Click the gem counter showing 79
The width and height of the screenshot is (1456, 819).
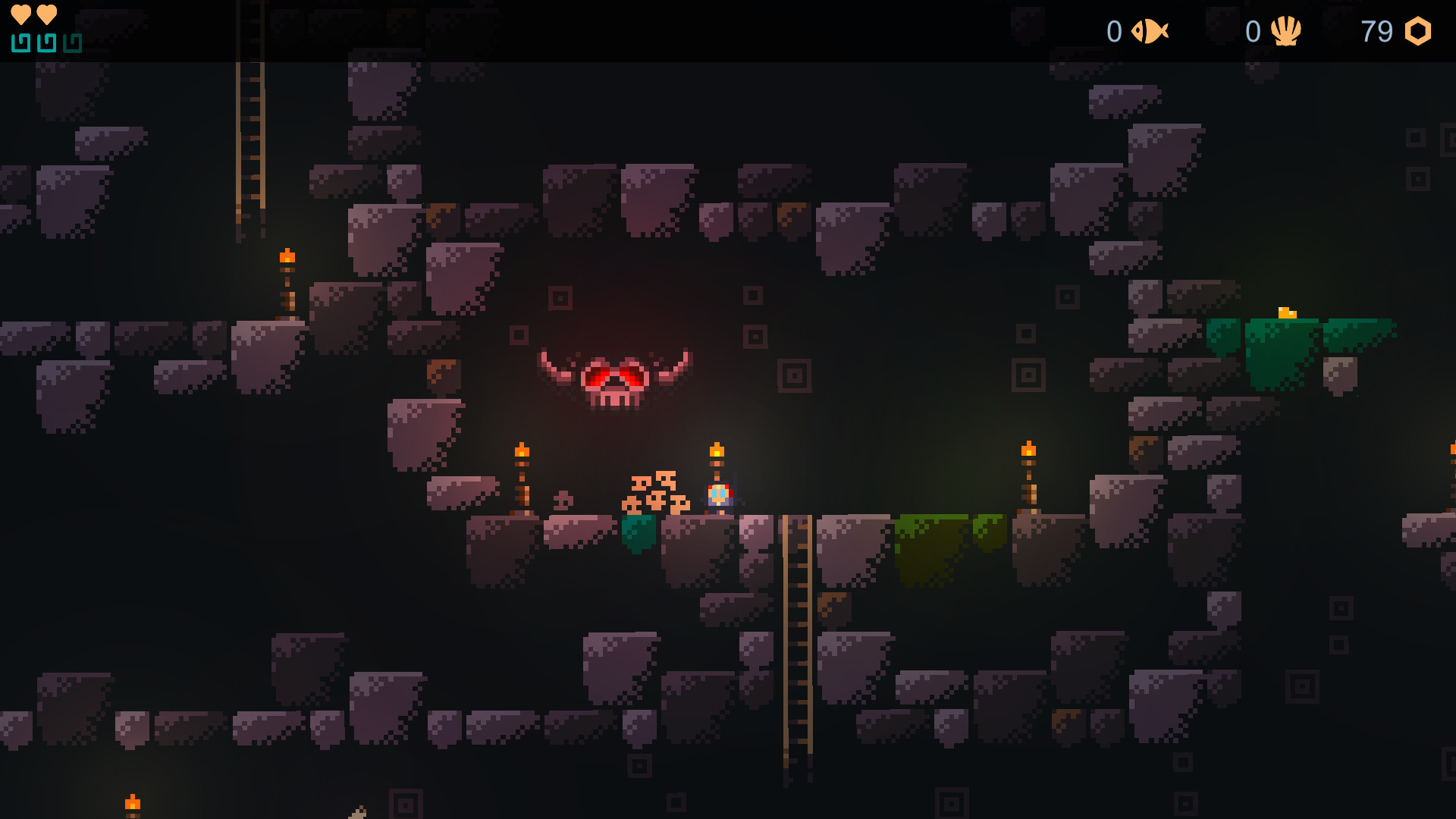click(x=1376, y=32)
